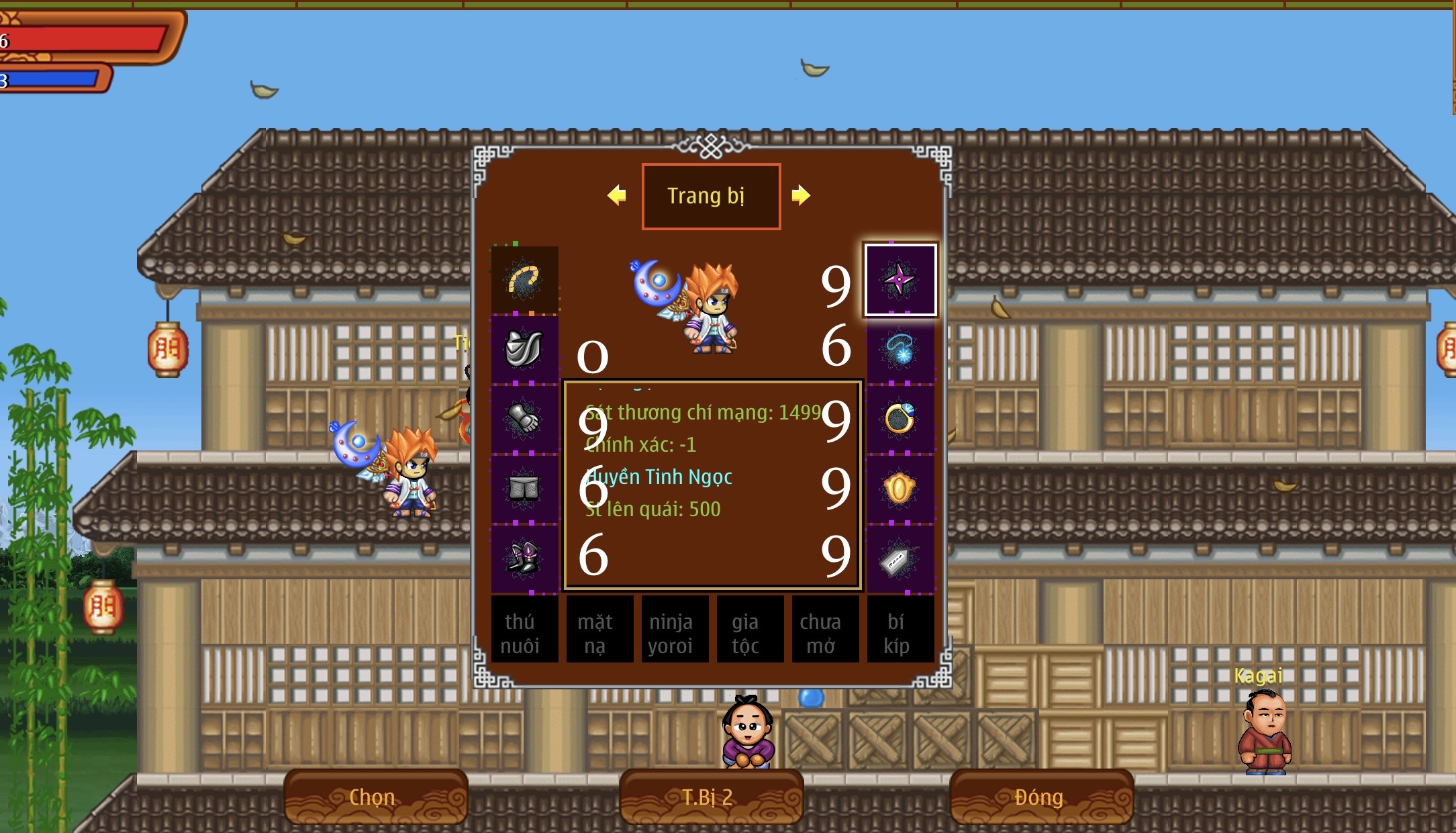The width and height of the screenshot is (1456, 833).
Task: Select the purple shuriken weapon slot
Action: tap(900, 280)
